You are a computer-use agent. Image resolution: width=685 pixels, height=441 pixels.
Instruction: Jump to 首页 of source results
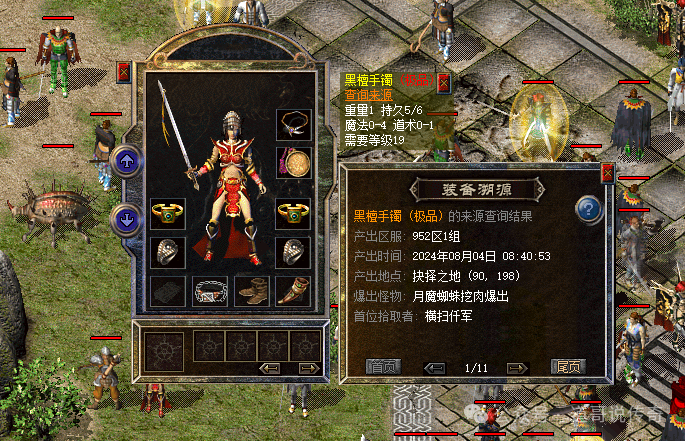click(382, 367)
